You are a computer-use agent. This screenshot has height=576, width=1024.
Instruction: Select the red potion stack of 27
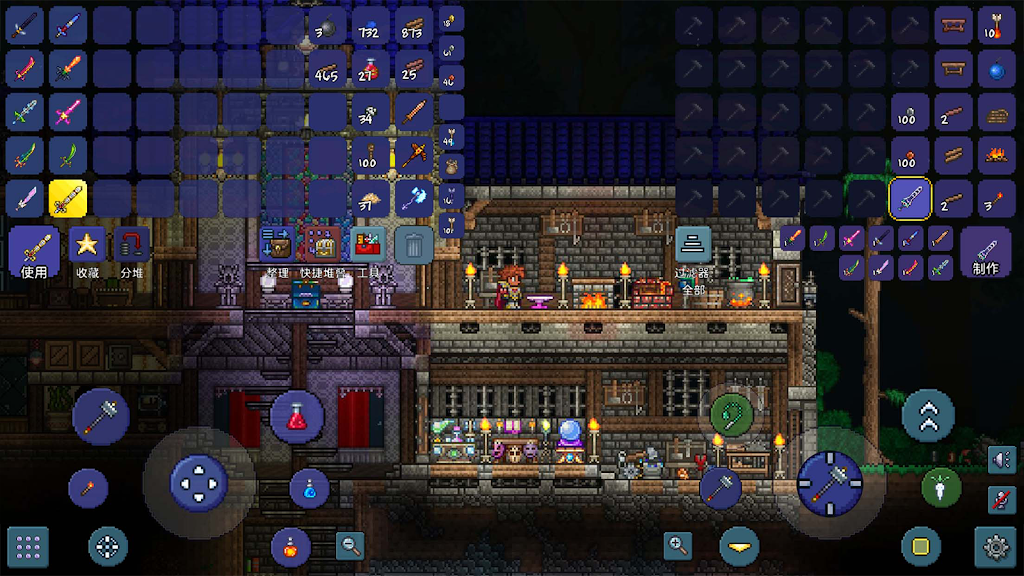pos(370,69)
